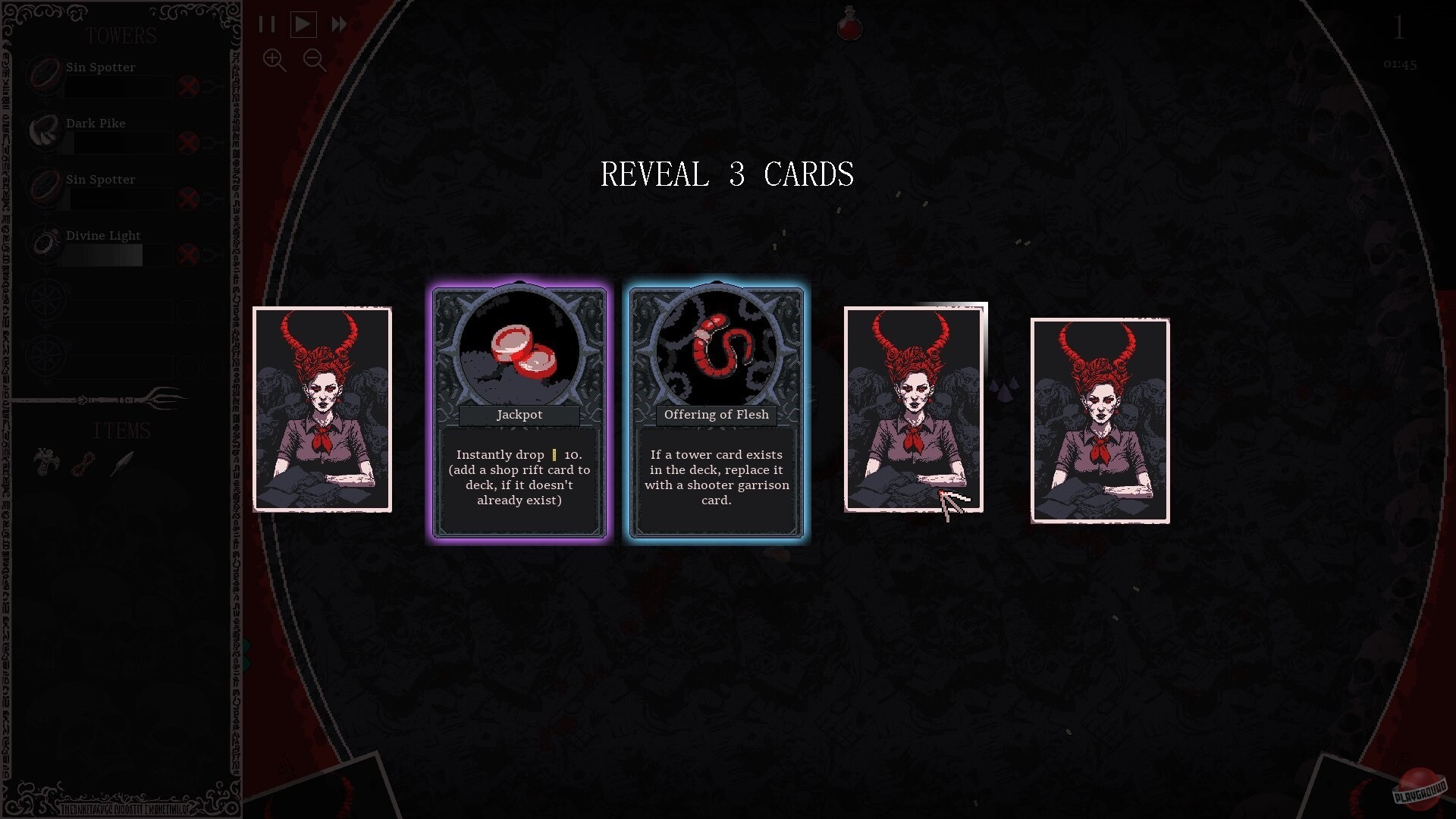Click the red X beside Divine Light

188,256
